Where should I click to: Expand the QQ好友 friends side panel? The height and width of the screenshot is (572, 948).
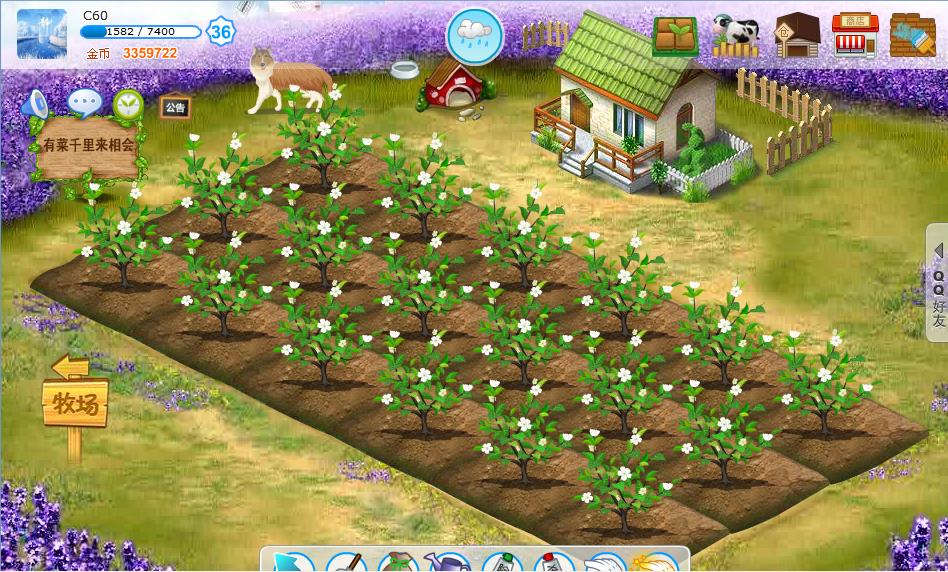pyautogui.click(x=938, y=286)
